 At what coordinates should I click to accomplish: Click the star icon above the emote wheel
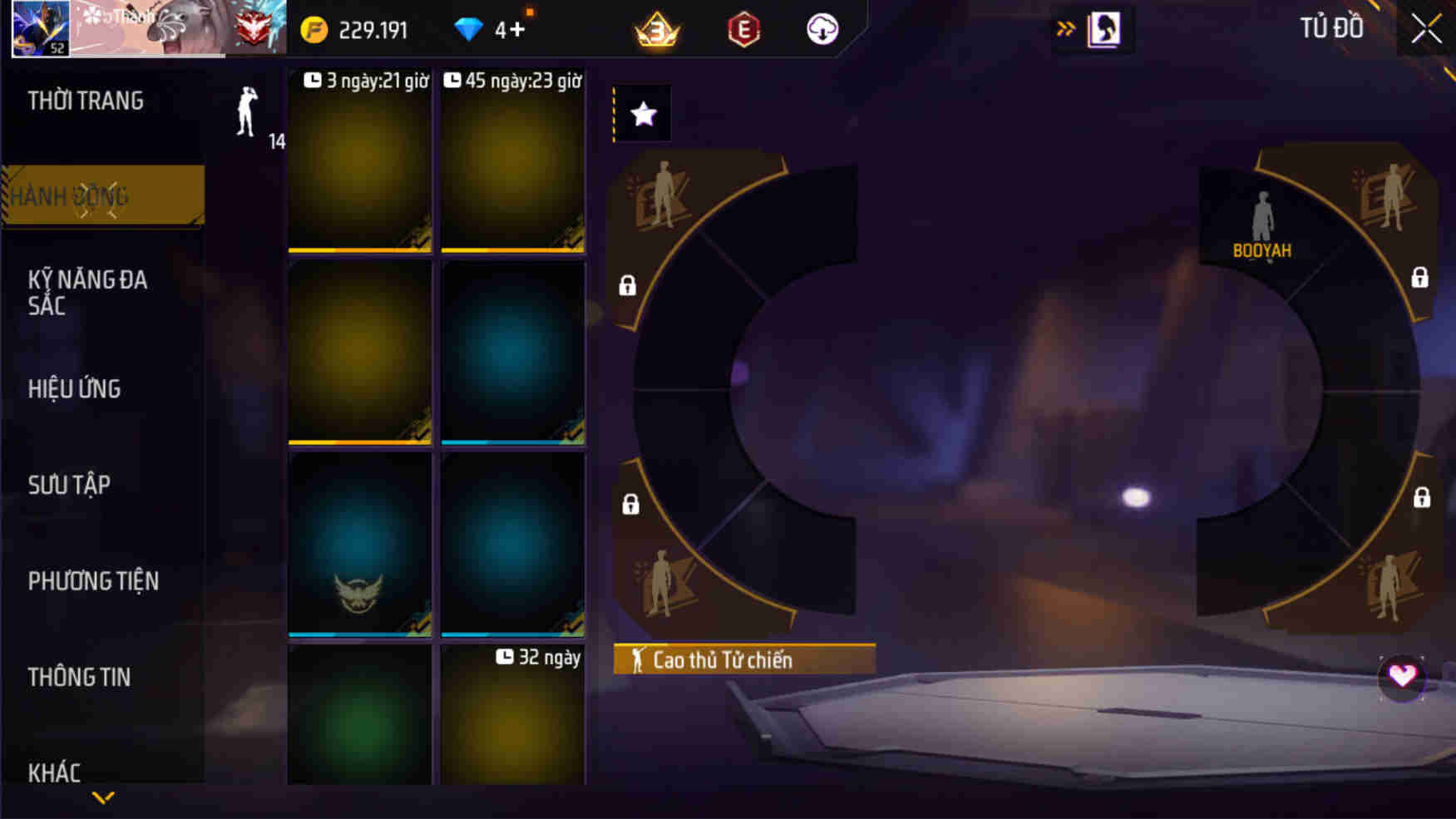pos(641,114)
